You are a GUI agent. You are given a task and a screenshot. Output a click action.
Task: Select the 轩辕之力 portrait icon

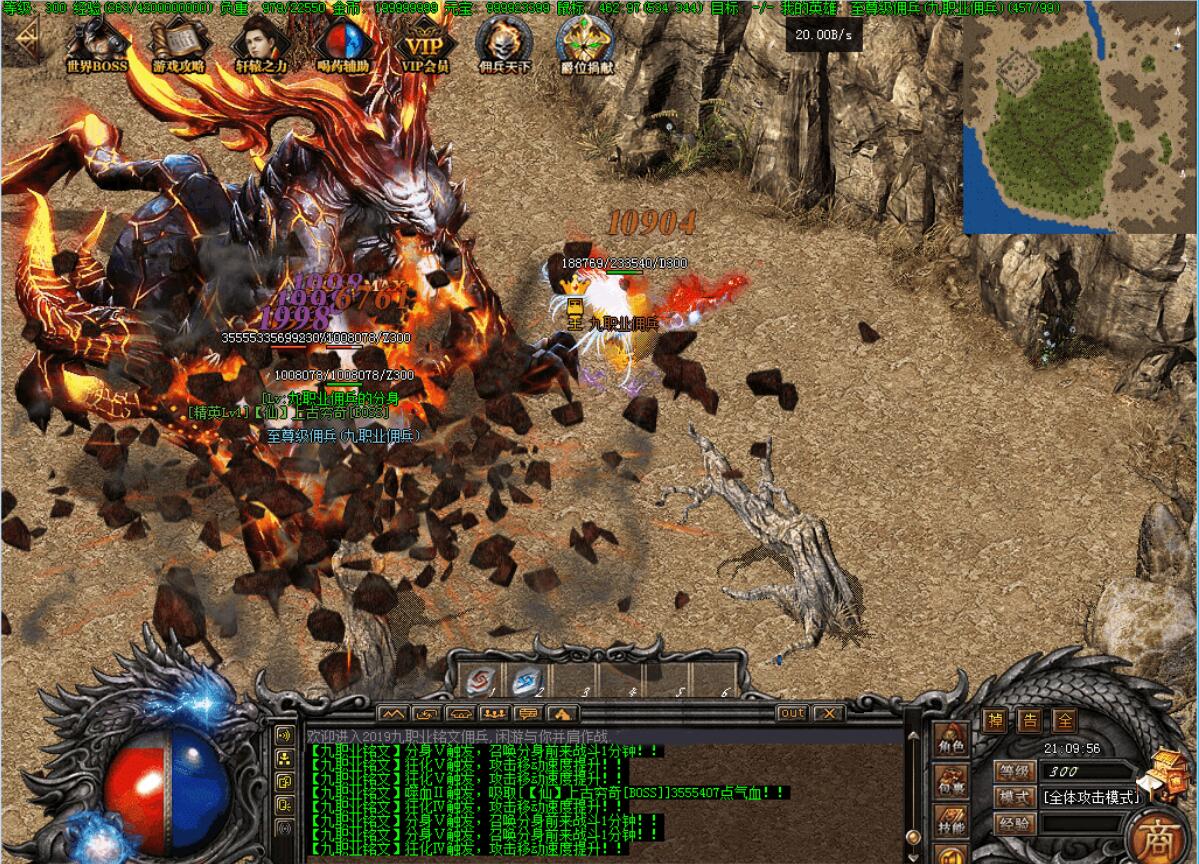pyautogui.click(x=261, y=44)
